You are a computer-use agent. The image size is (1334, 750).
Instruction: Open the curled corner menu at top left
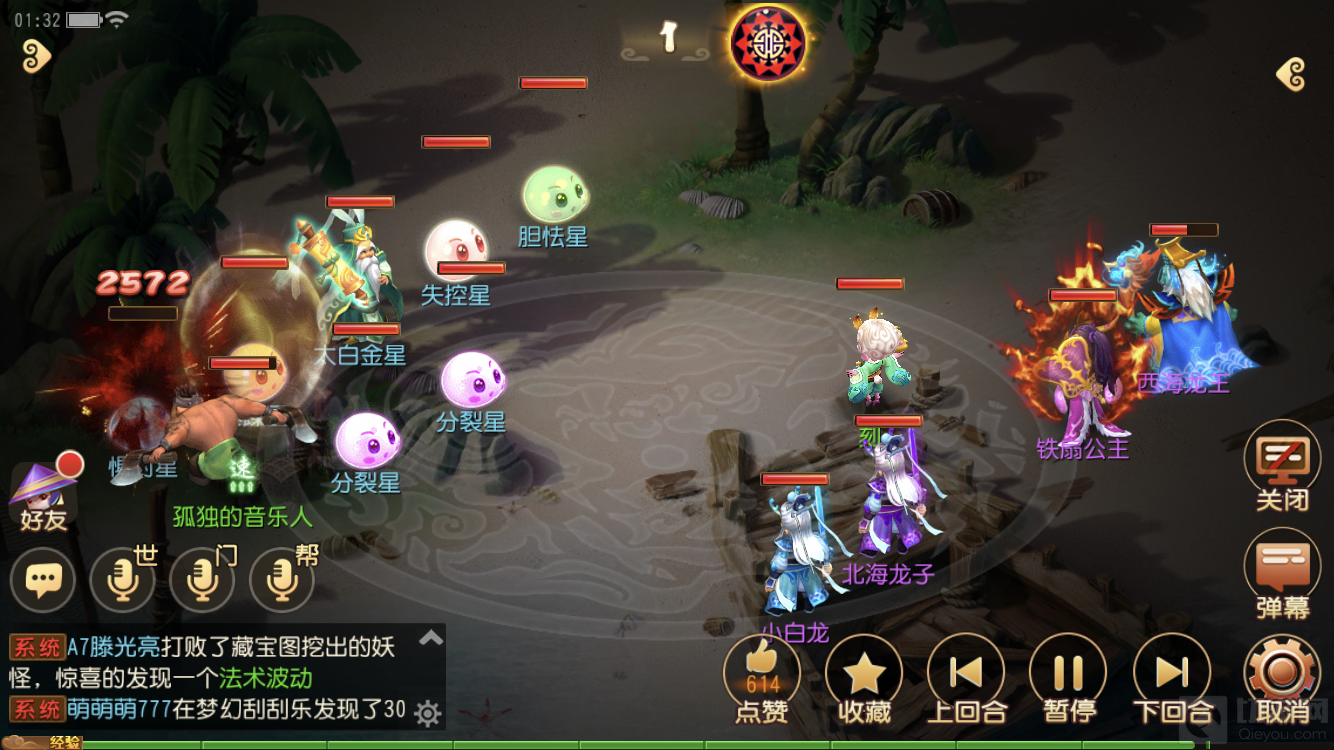pyautogui.click(x=36, y=55)
